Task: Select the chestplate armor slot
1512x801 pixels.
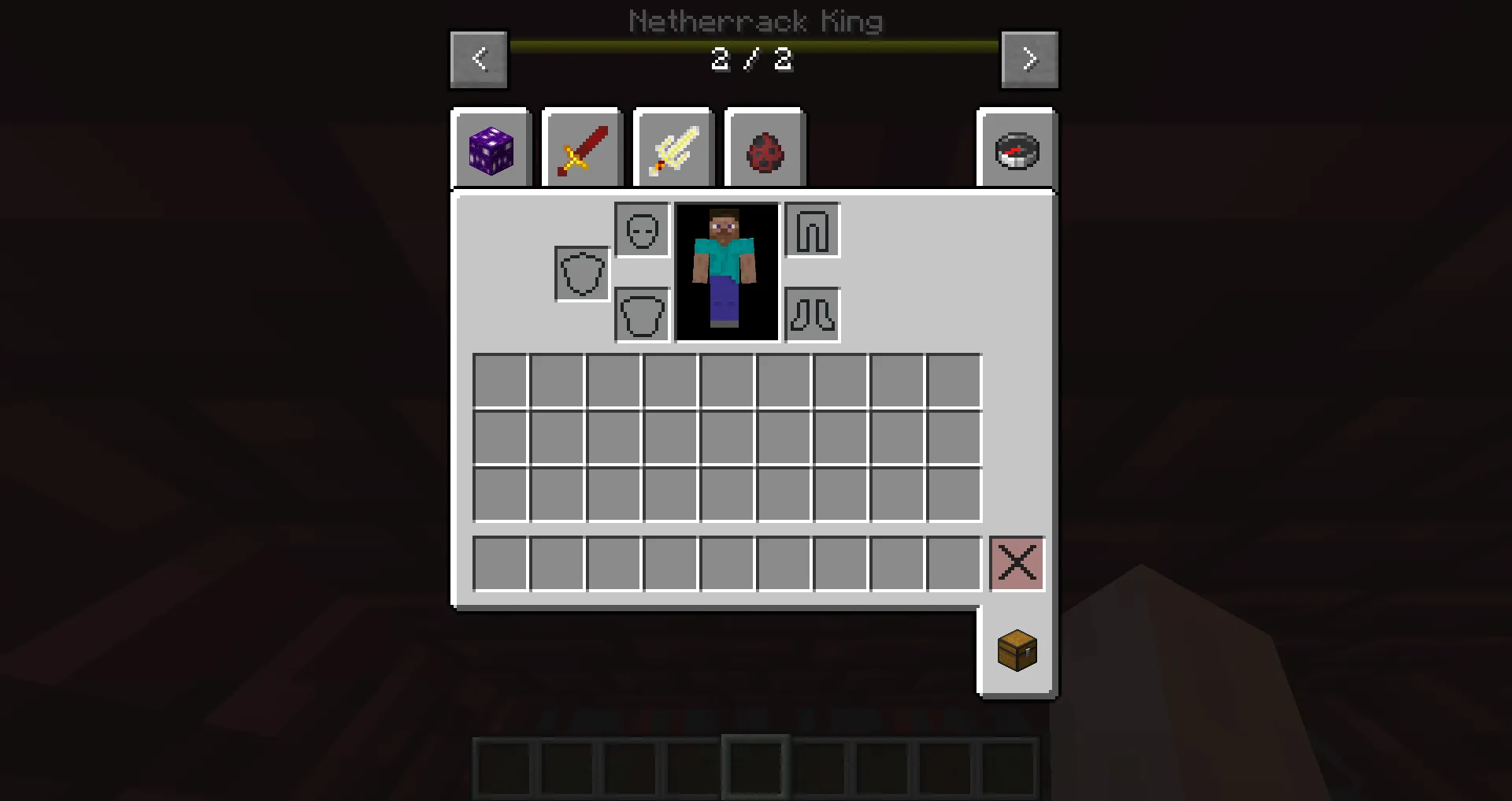Action: (x=641, y=315)
